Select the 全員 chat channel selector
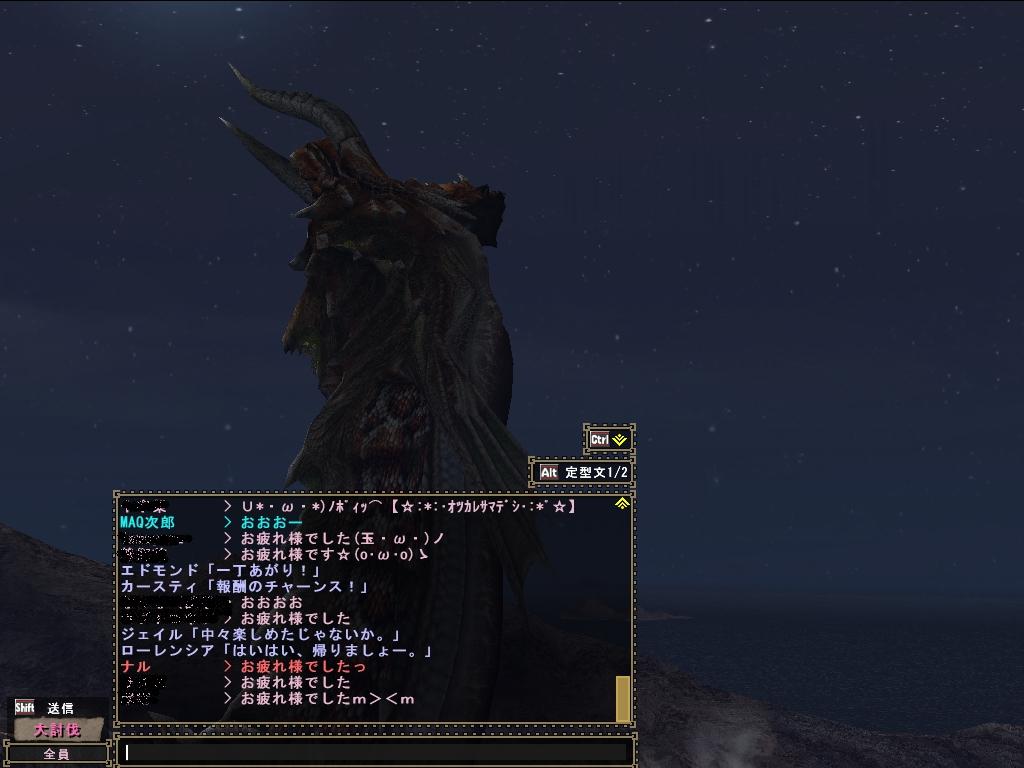This screenshot has height=768, width=1024. click(57, 754)
